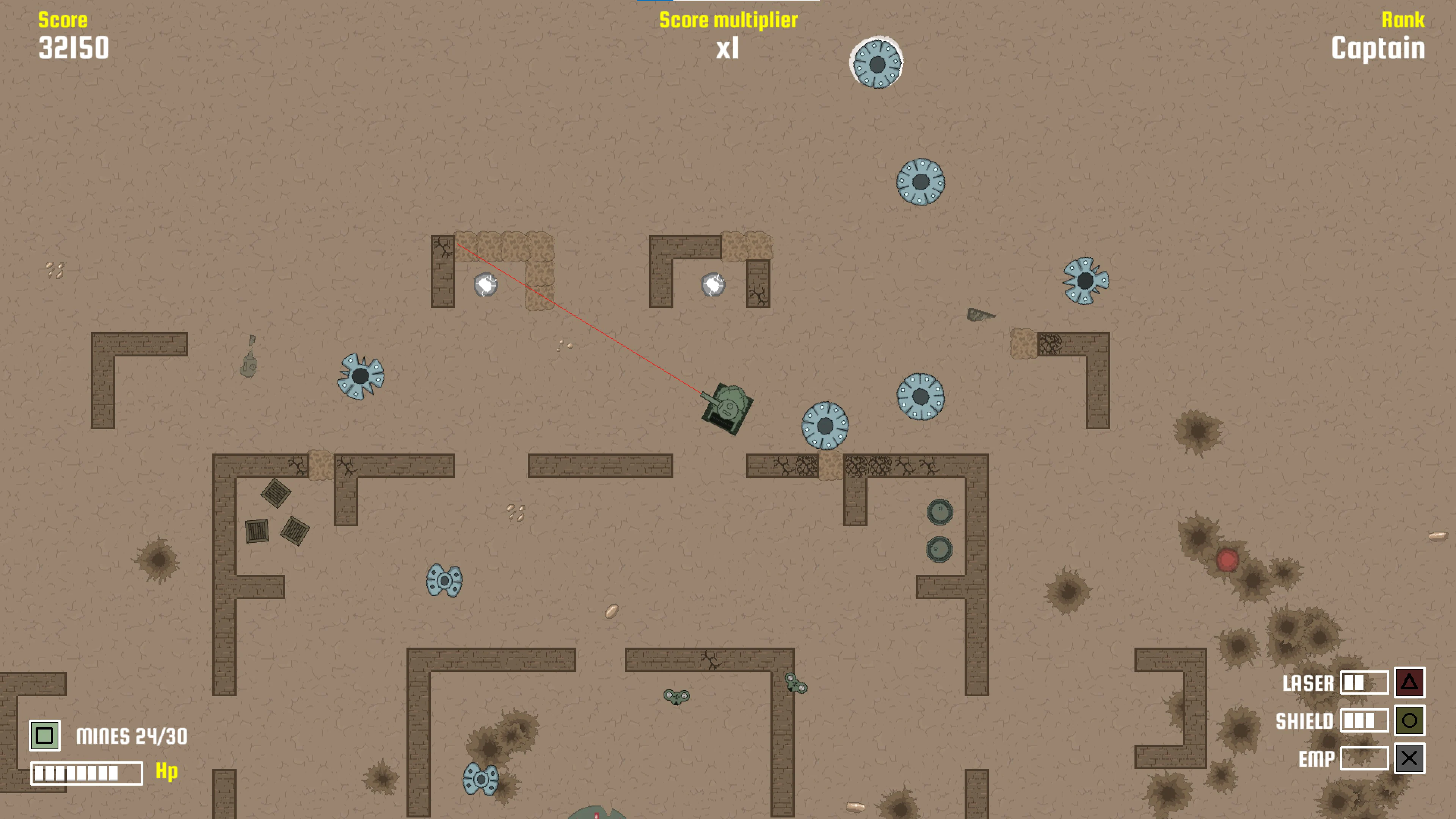Expand the Score multiplier x1 display
The image size is (1456, 819).
(x=728, y=49)
